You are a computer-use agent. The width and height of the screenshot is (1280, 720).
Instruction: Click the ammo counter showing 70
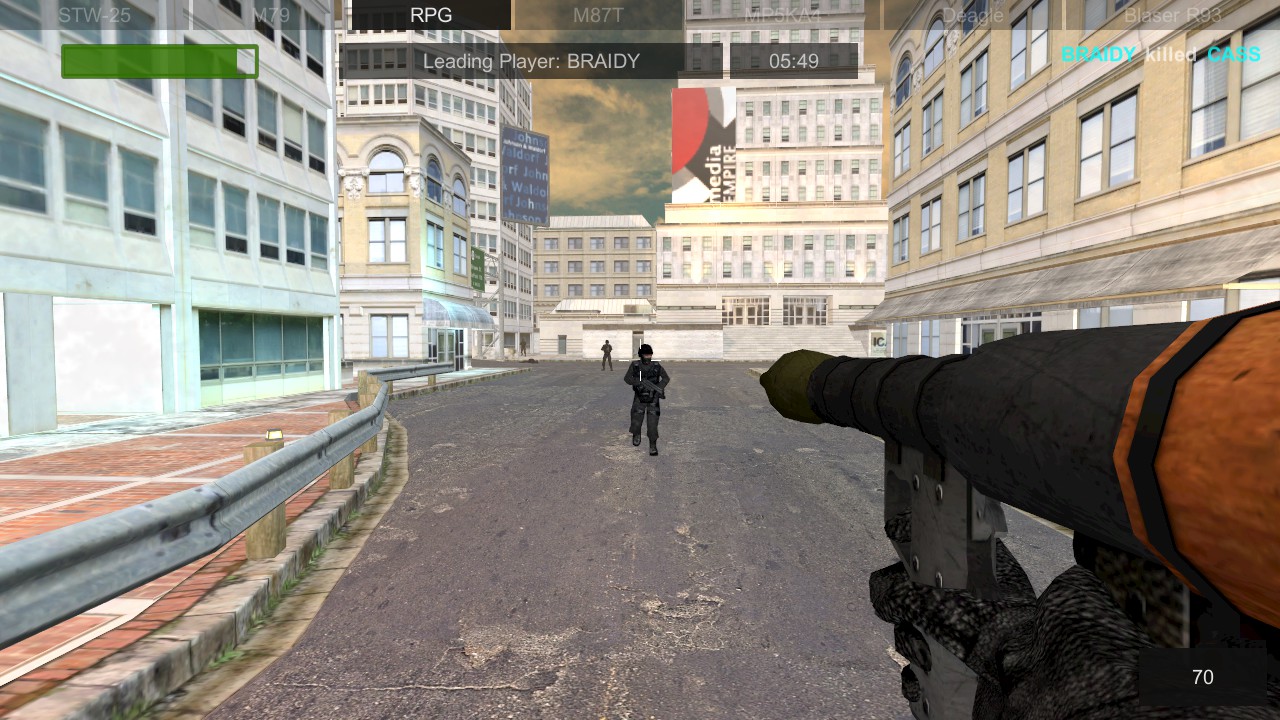click(x=1203, y=677)
